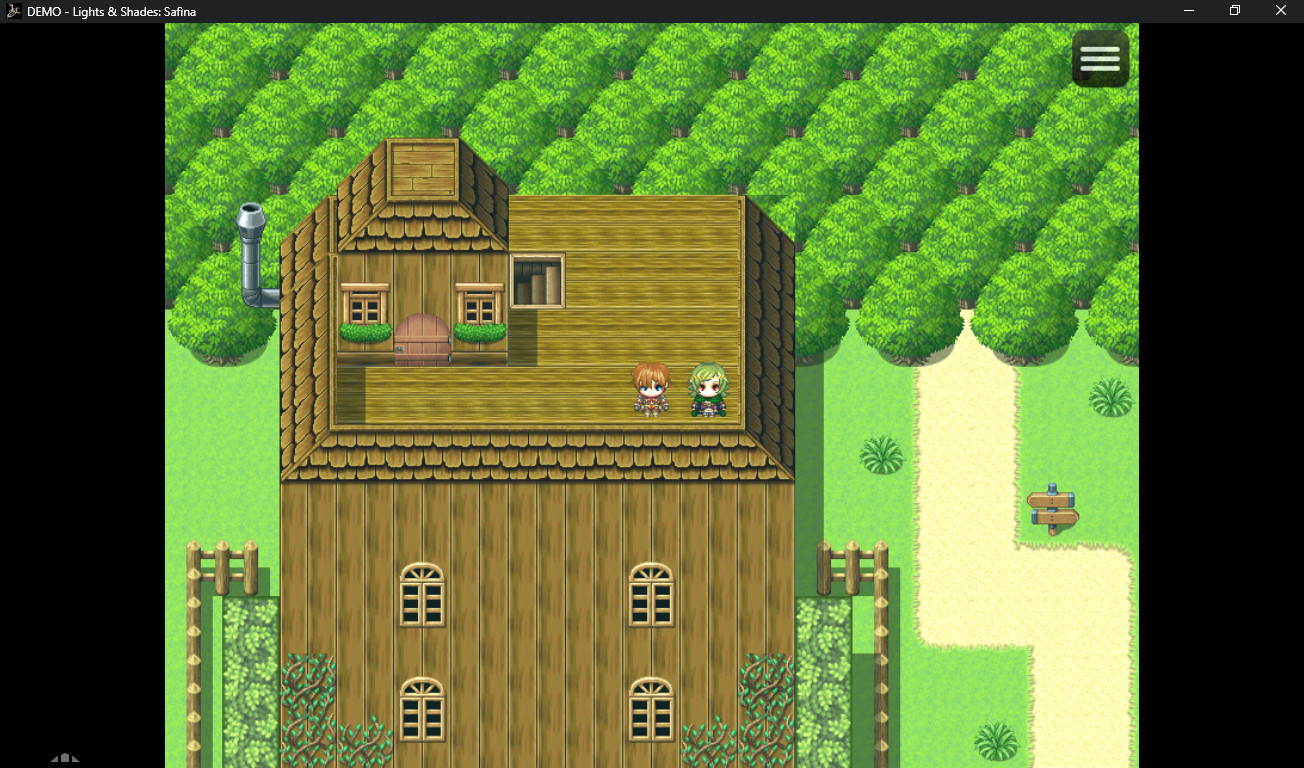Open the in-game hamburger menu
The width and height of the screenshot is (1304, 768).
click(1100, 58)
